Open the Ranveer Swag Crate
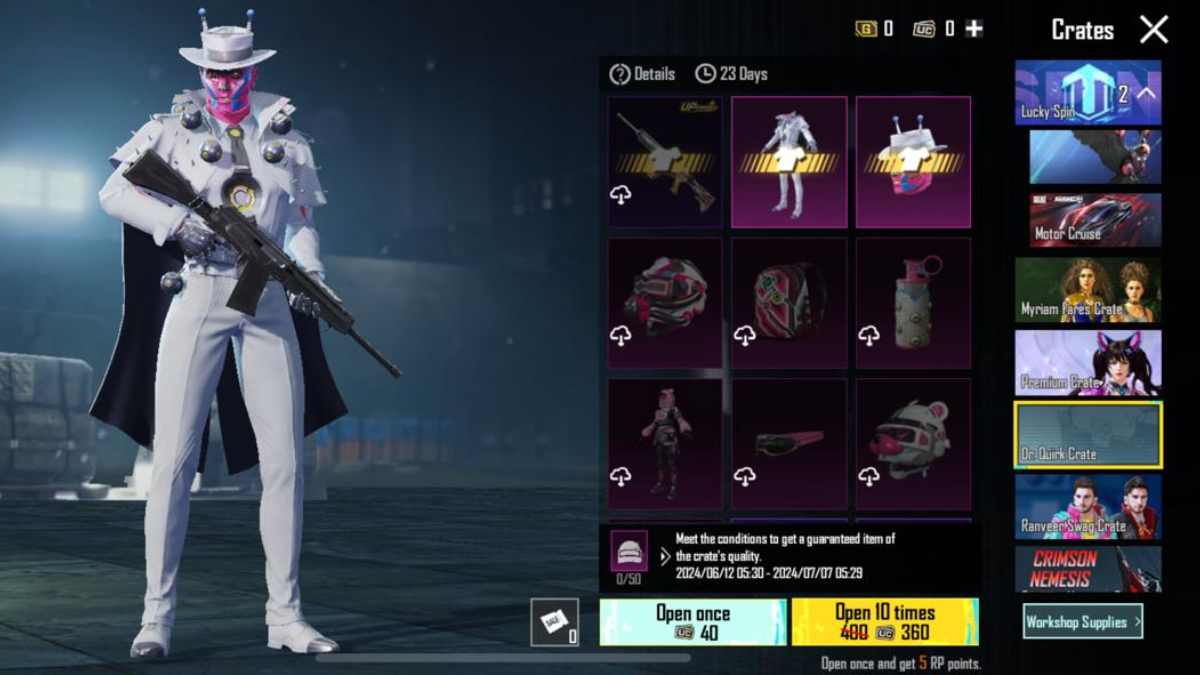The height and width of the screenshot is (675, 1200). pyautogui.click(x=1088, y=507)
